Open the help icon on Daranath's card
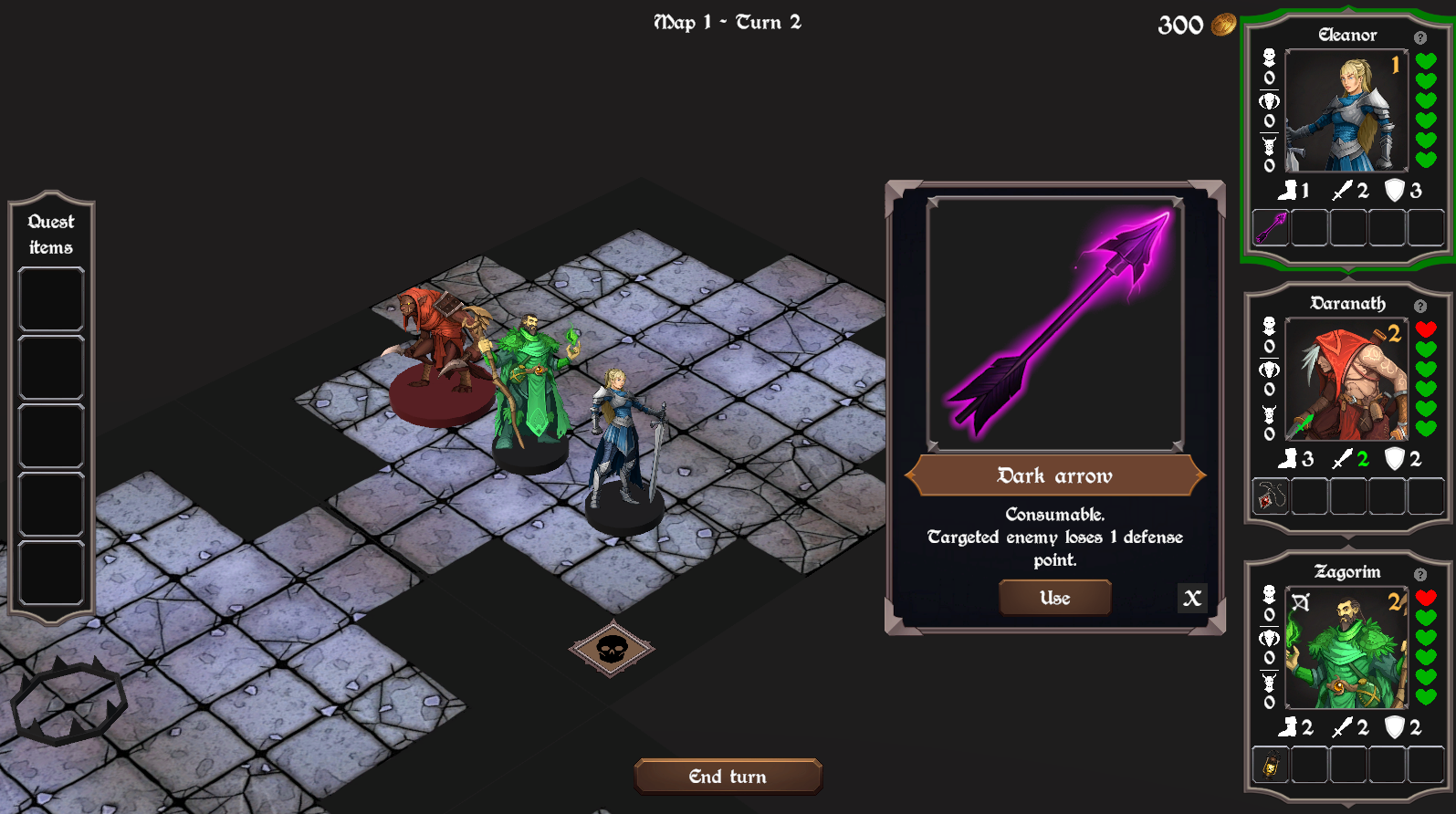 [1420, 306]
